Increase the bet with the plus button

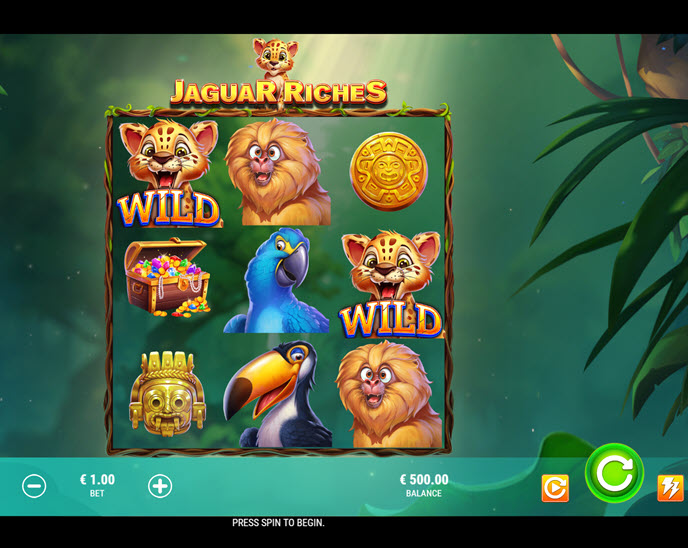pos(160,486)
